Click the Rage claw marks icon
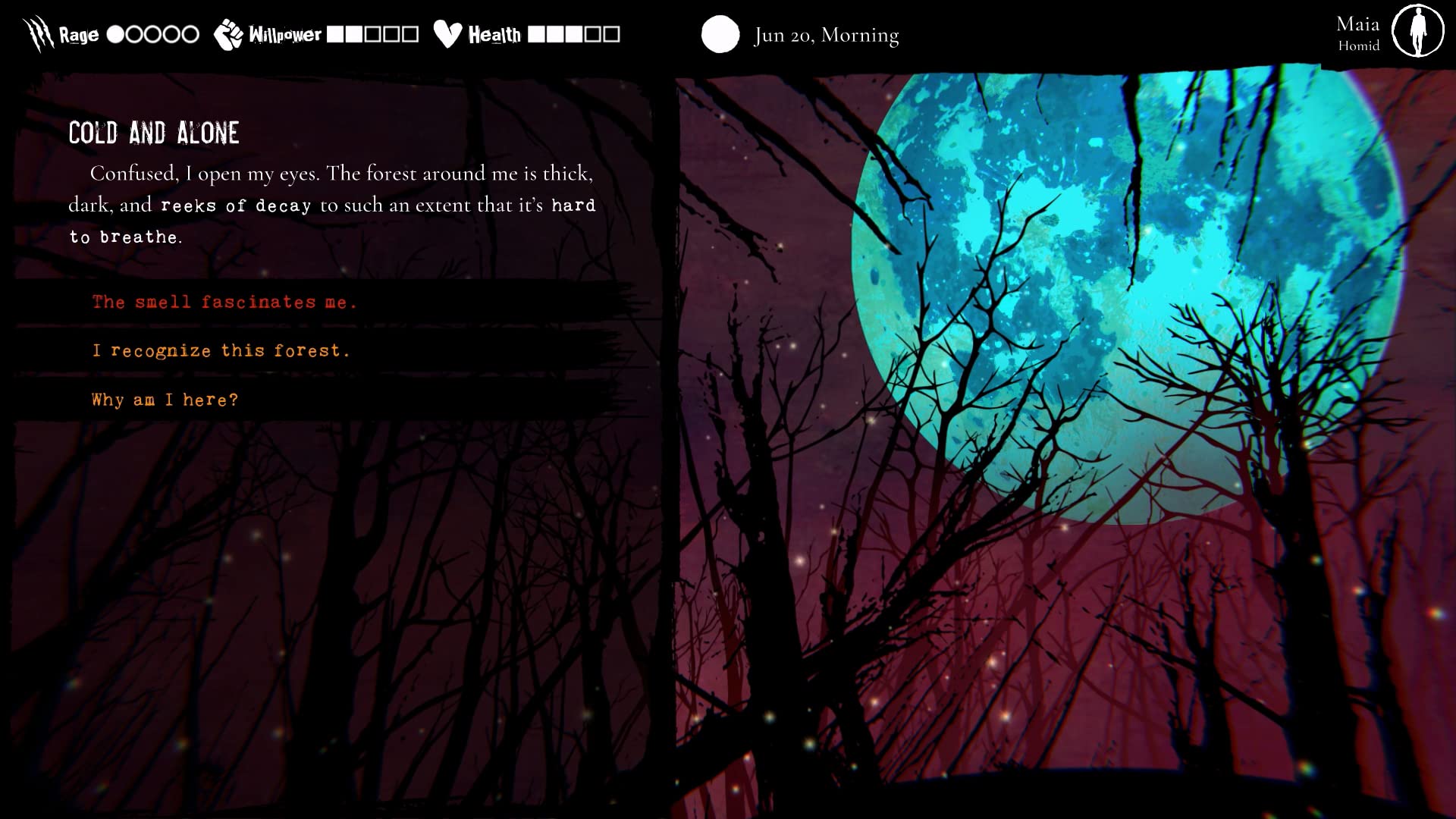1456x819 pixels. click(x=36, y=32)
